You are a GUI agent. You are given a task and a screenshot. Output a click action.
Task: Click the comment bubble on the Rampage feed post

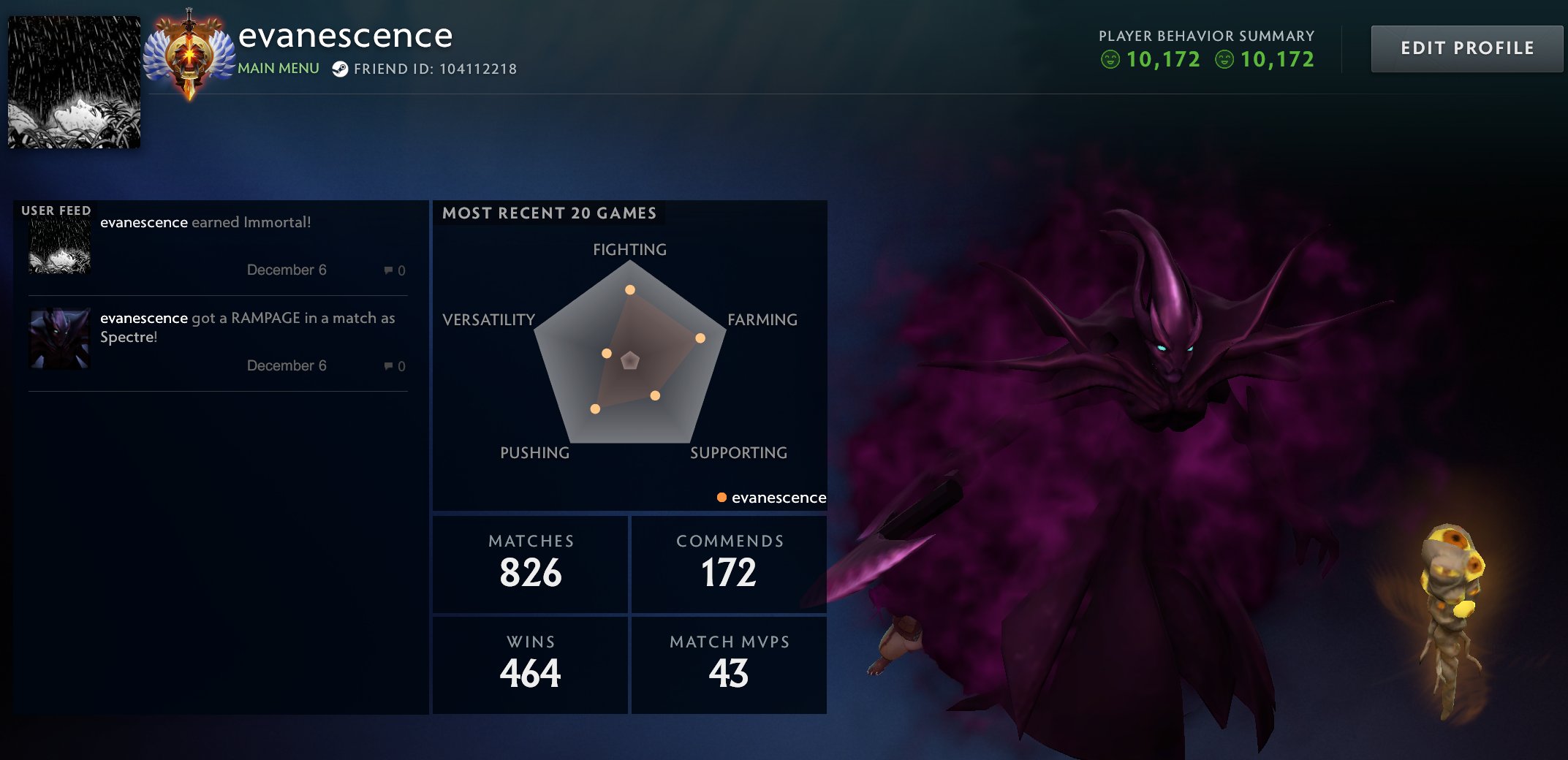coord(387,365)
